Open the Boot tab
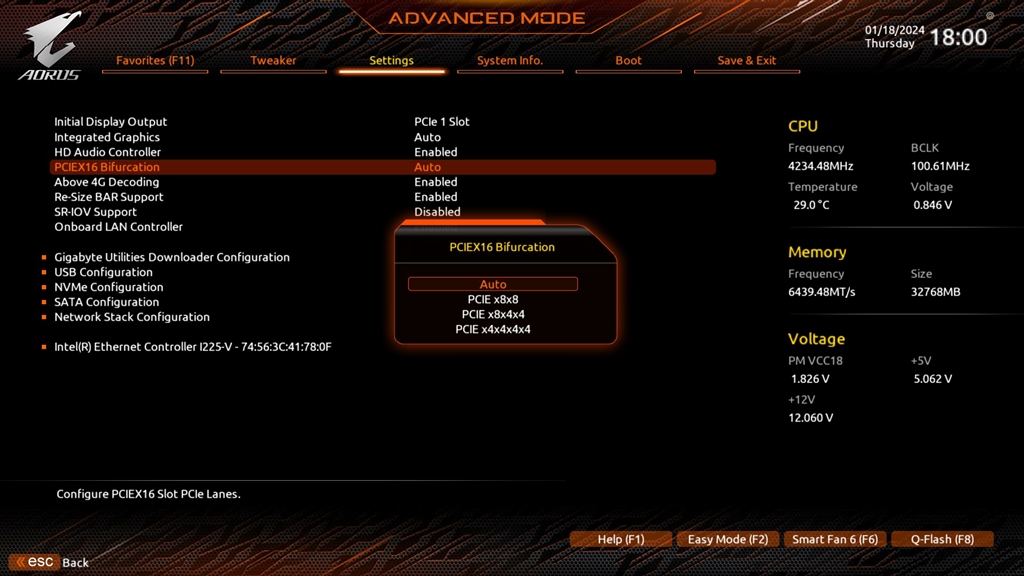This screenshot has height=576, width=1024. coord(628,61)
